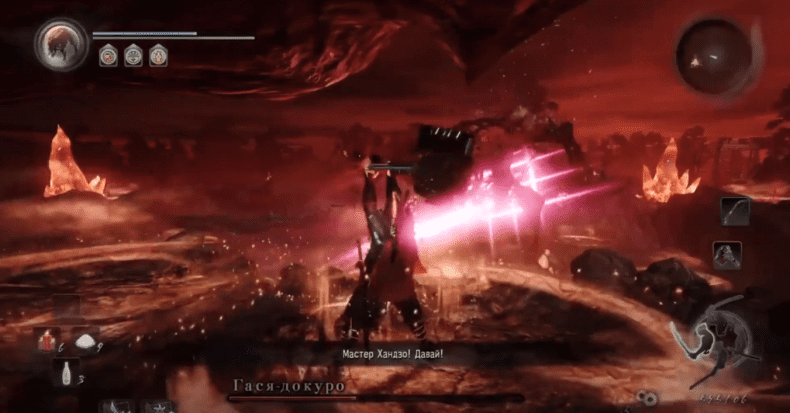790x413 pixels.
Task: Select the red elixir shortcut slot
Action: (x=47, y=341)
